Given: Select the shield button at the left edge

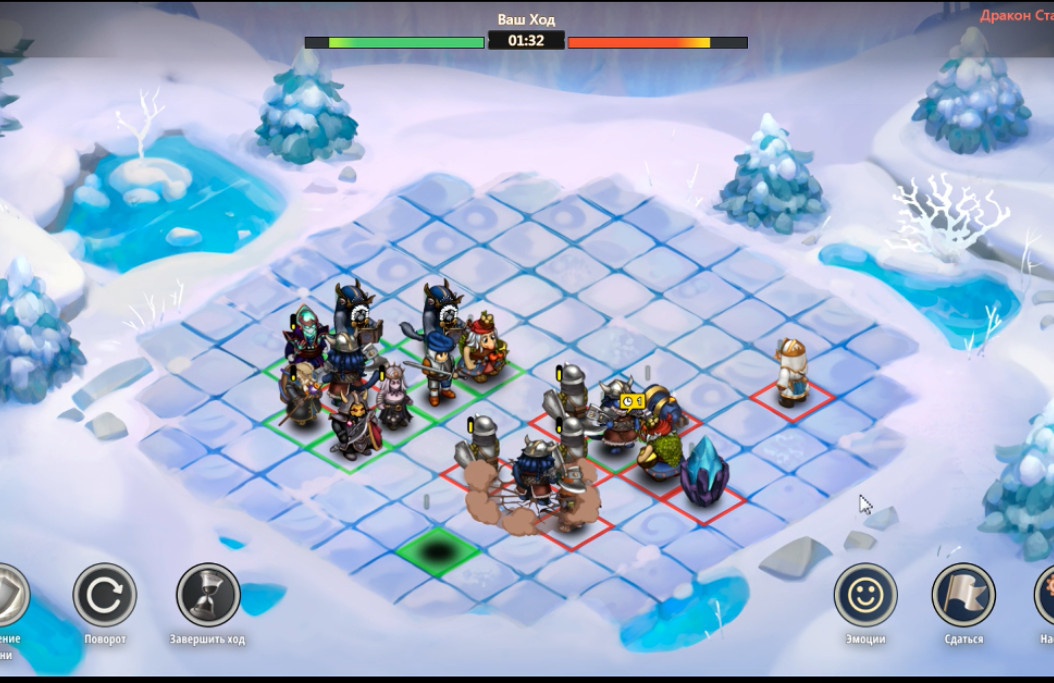Looking at the screenshot, I should (x=8, y=594).
